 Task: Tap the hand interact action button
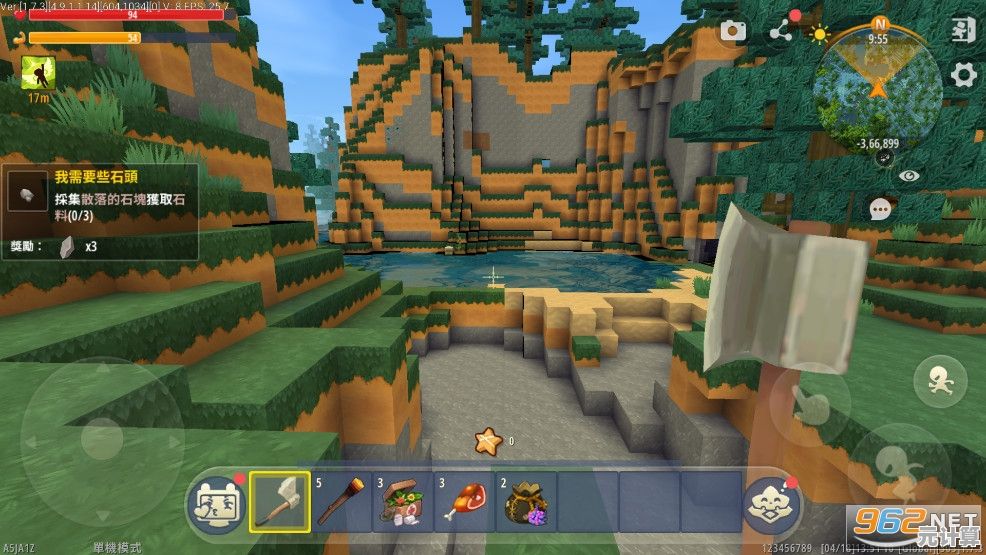[x=811, y=402]
